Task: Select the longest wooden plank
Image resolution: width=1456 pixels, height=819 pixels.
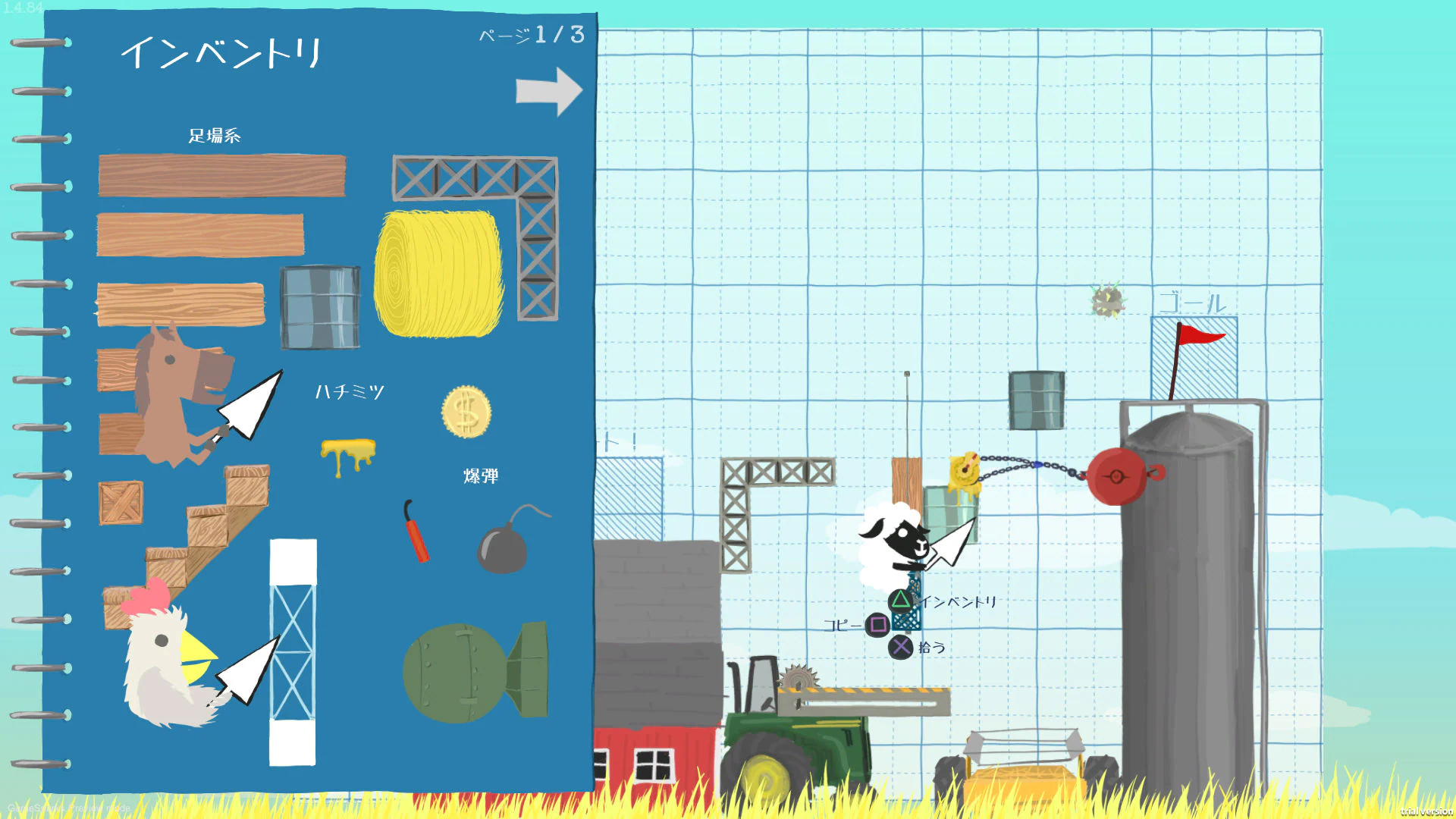Action: tap(222, 174)
